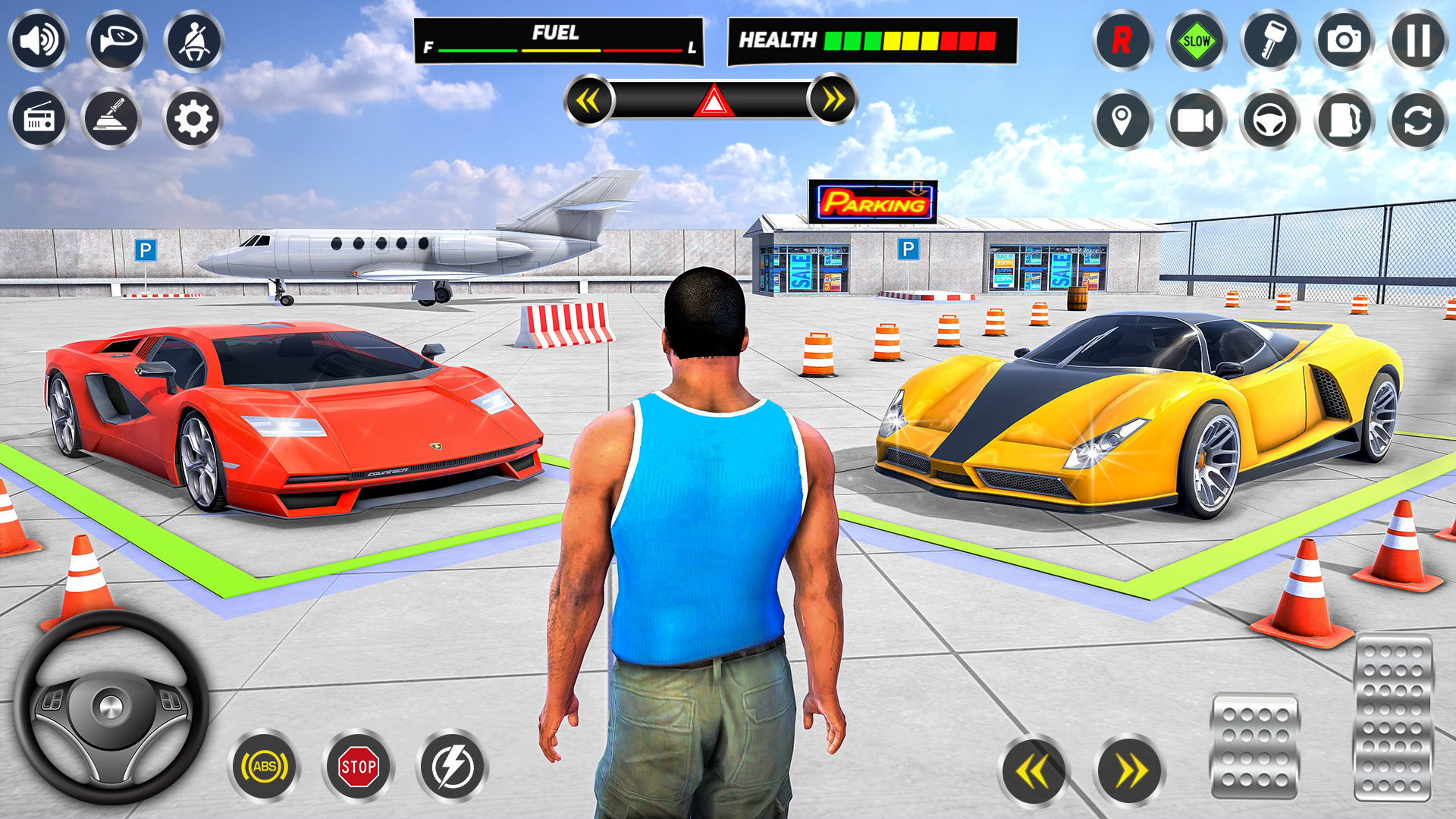
Task: Switch camera view with video camera icon
Action: click(1196, 120)
